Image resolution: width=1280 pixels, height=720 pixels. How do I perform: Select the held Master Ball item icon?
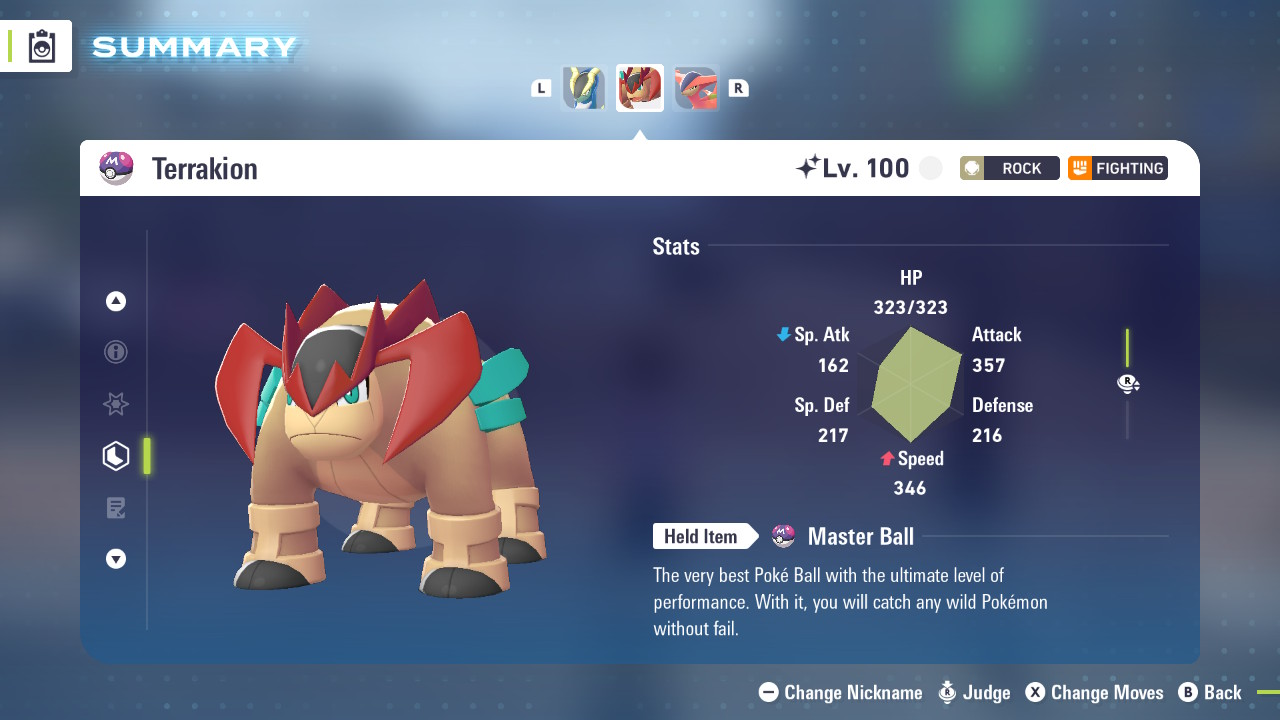(784, 536)
